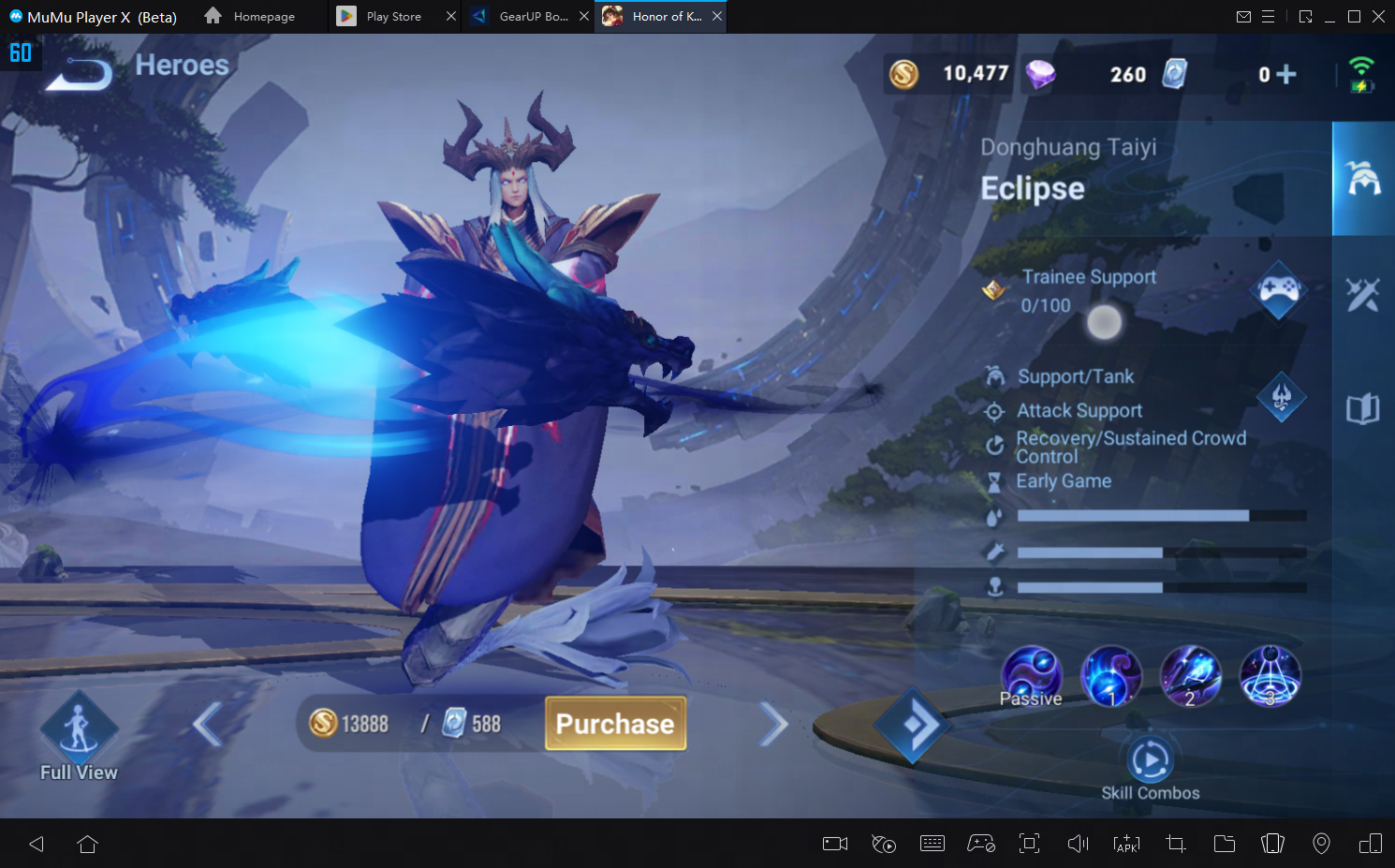The image size is (1395, 868).
Task: Switch to the open book tab
Action: coord(1363,409)
